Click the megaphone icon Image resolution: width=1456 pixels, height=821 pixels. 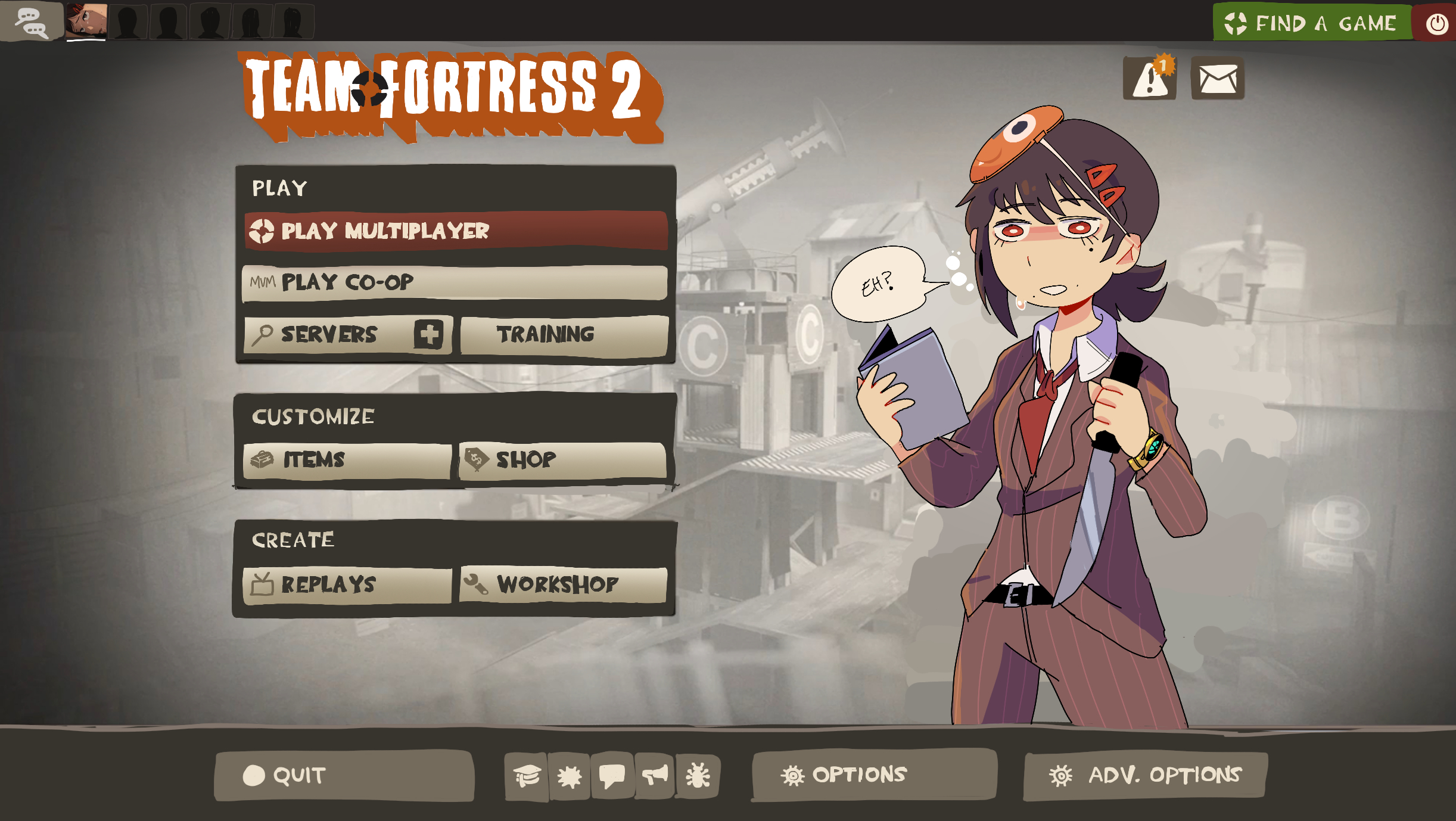pos(655,776)
